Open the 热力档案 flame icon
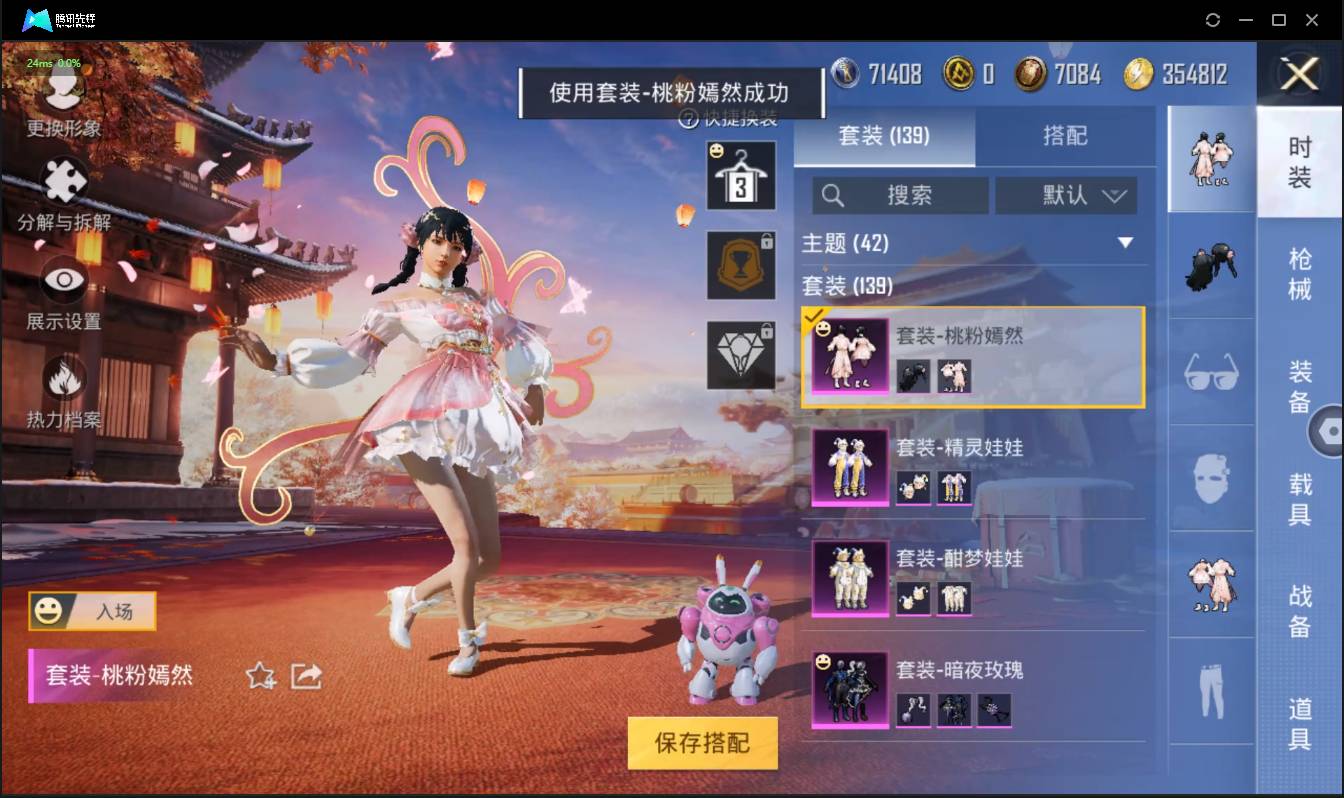Screen dimensions: 1344x798 62,380
